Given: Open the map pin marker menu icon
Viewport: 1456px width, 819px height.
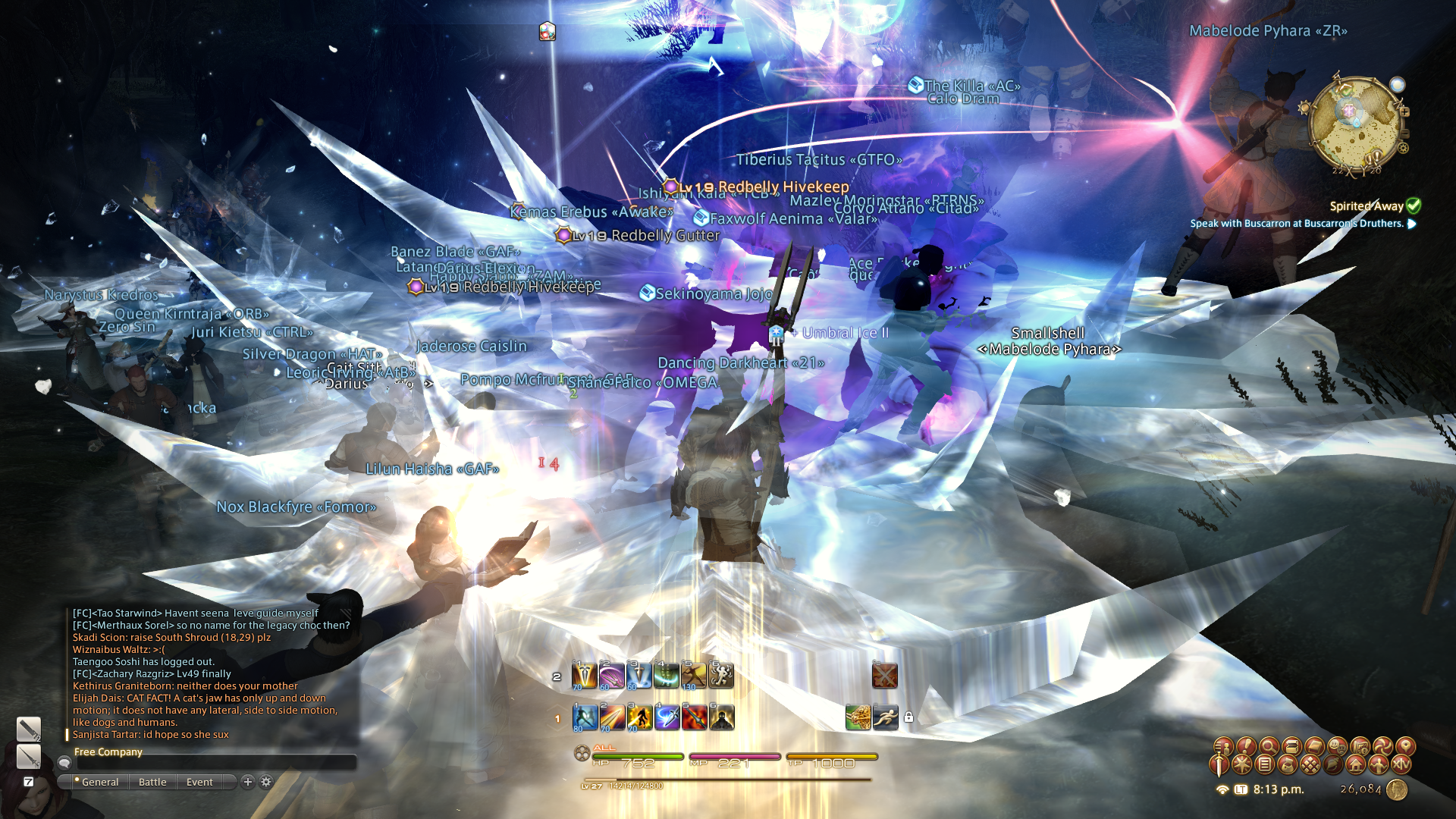Looking at the screenshot, I should coord(1405,746).
